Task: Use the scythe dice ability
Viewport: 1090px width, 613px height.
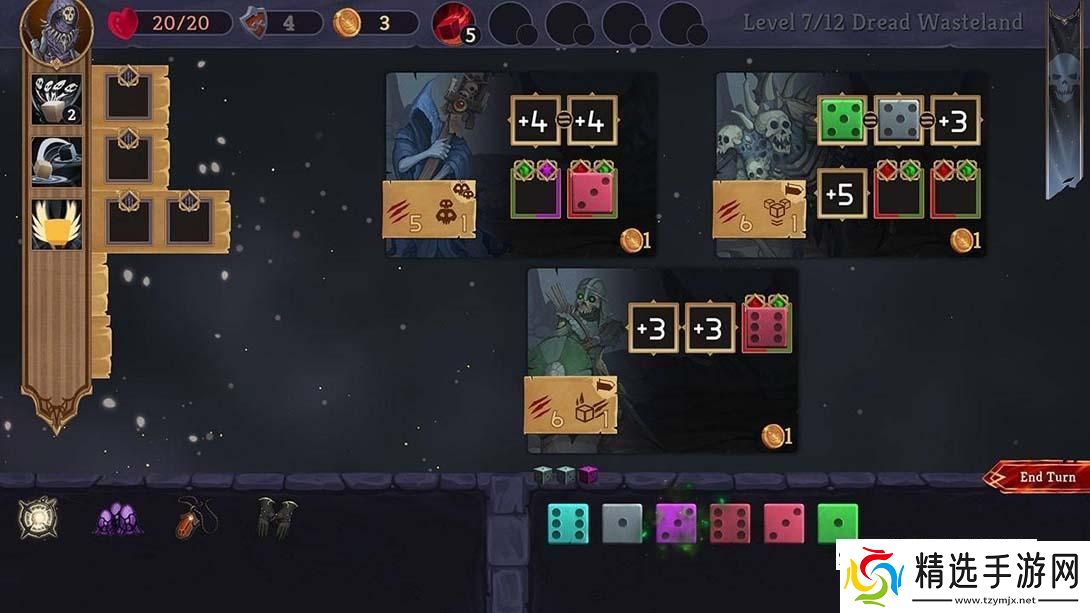Action: point(56,161)
